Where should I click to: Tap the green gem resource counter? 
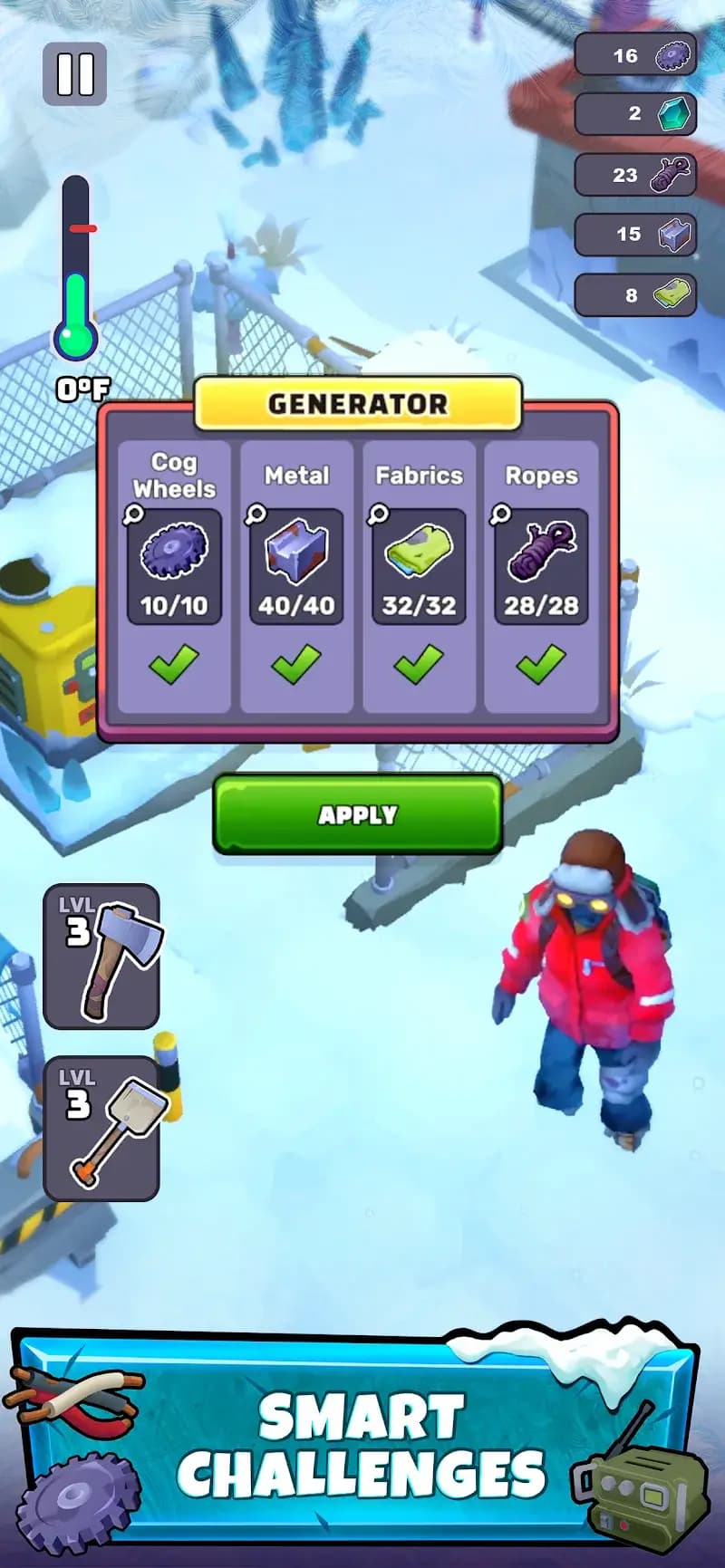(x=635, y=114)
